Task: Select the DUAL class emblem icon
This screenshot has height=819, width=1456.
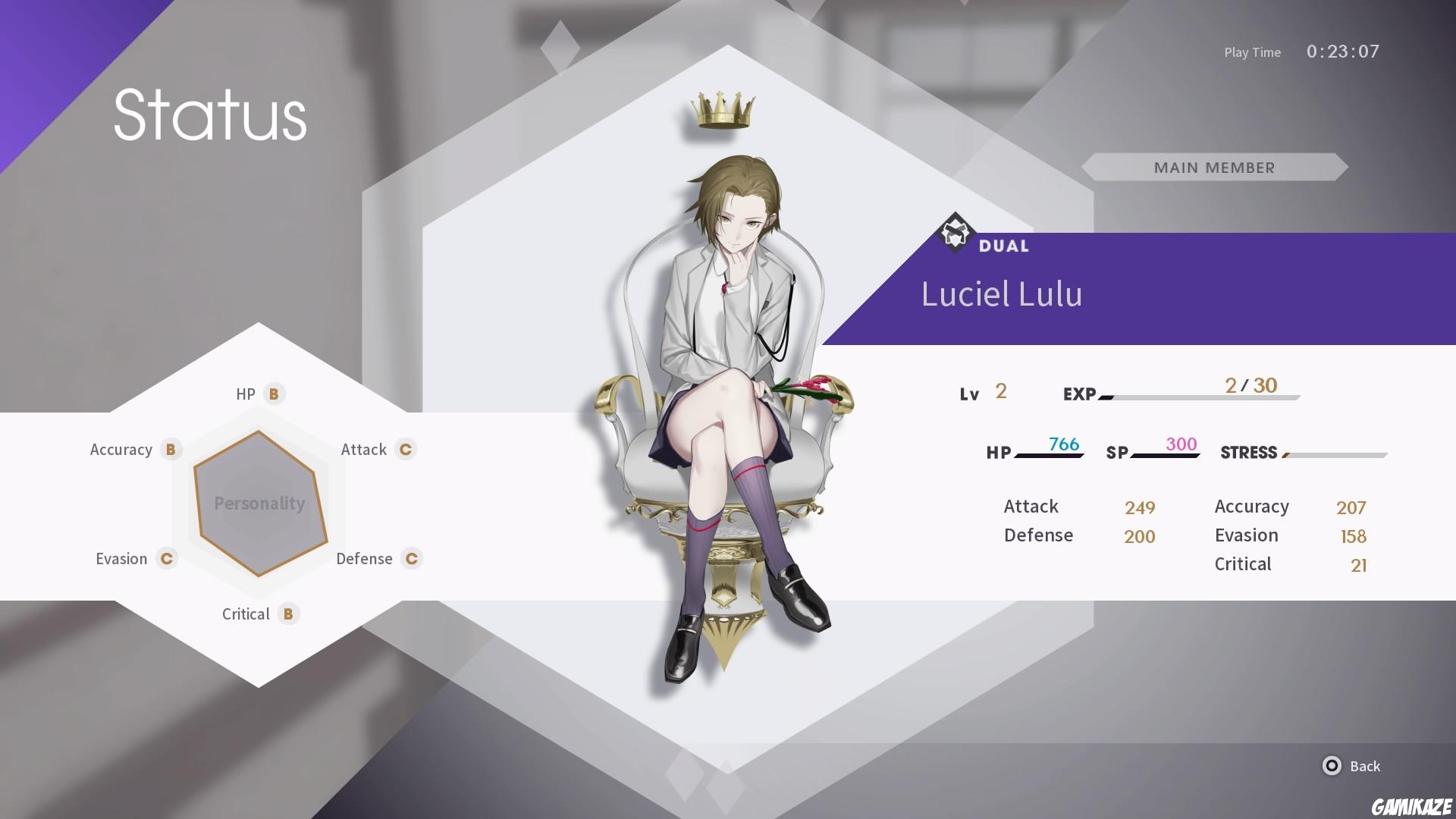Action: [x=955, y=234]
